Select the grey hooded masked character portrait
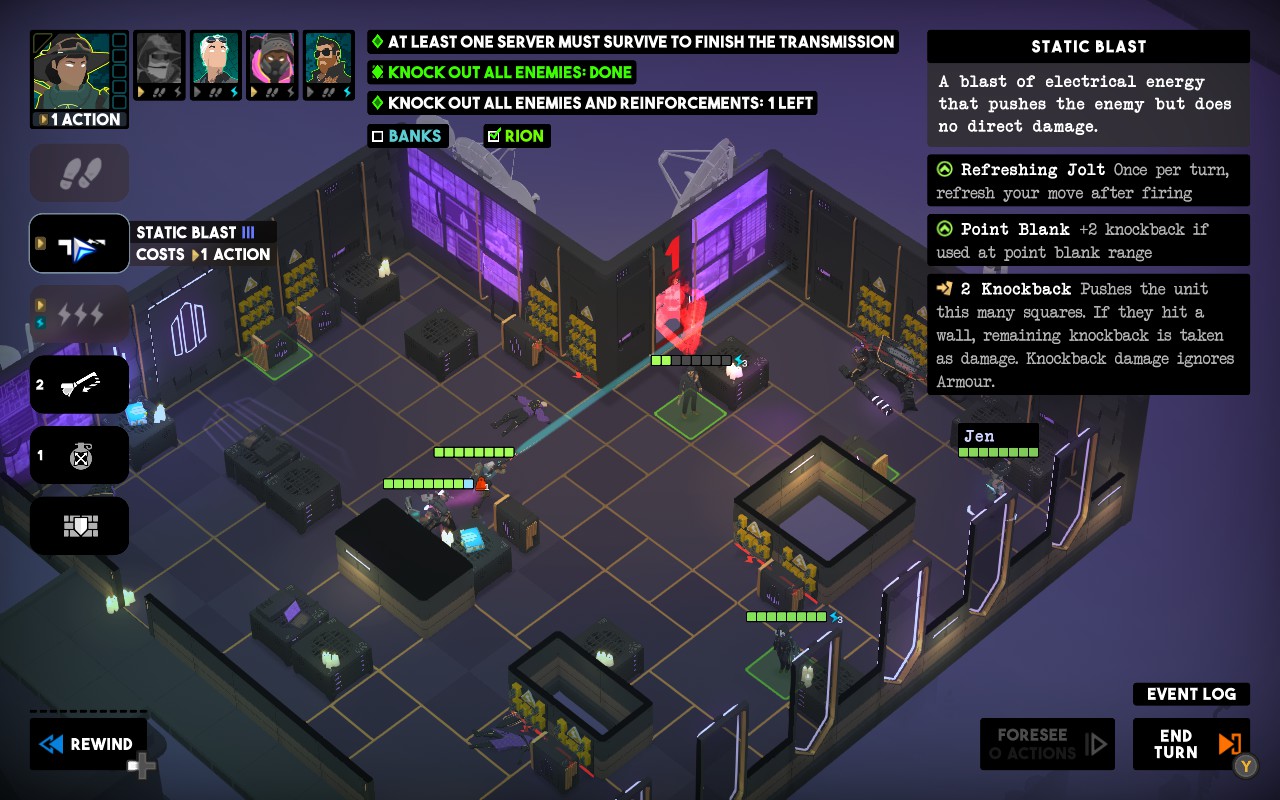Screen dimensions: 1280x800 (x=159, y=66)
